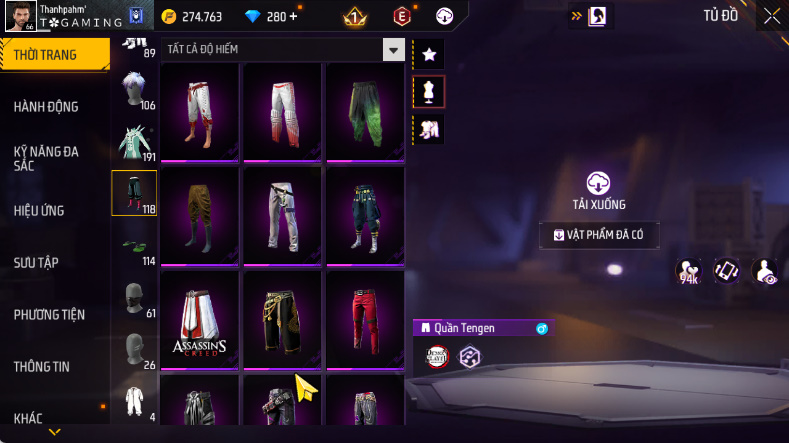This screenshot has width=789, height=443.
Task: Open the Tất Cả Độ Hiếm rarity dropdown
Action: point(394,49)
